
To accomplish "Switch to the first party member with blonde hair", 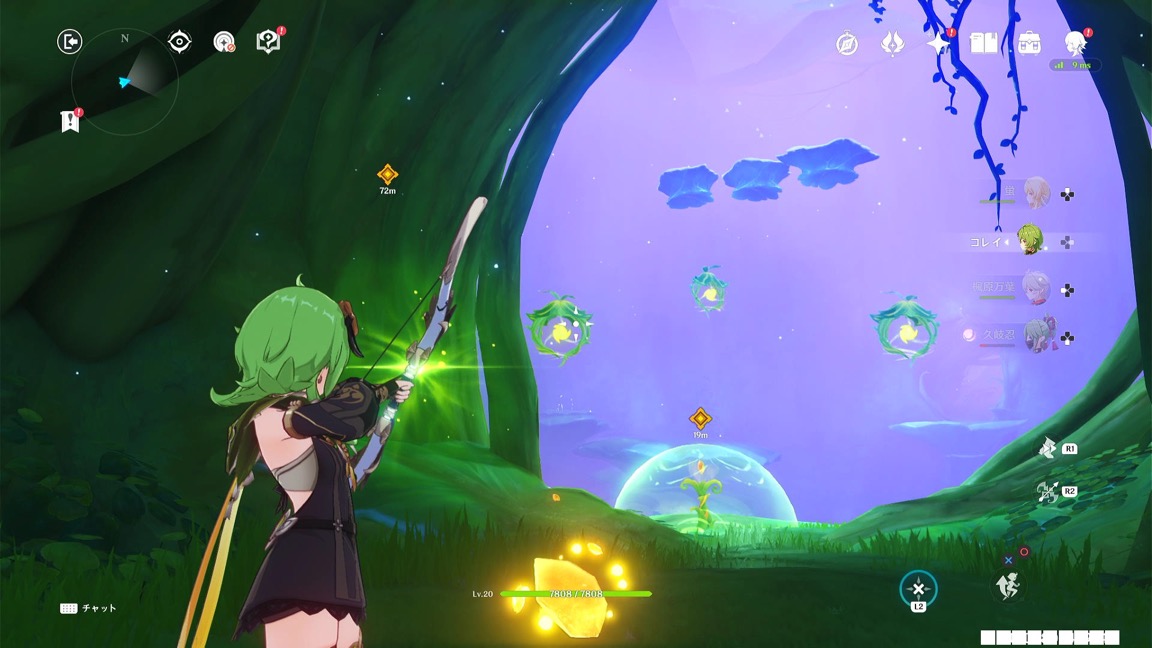I will tap(1034, 194).
